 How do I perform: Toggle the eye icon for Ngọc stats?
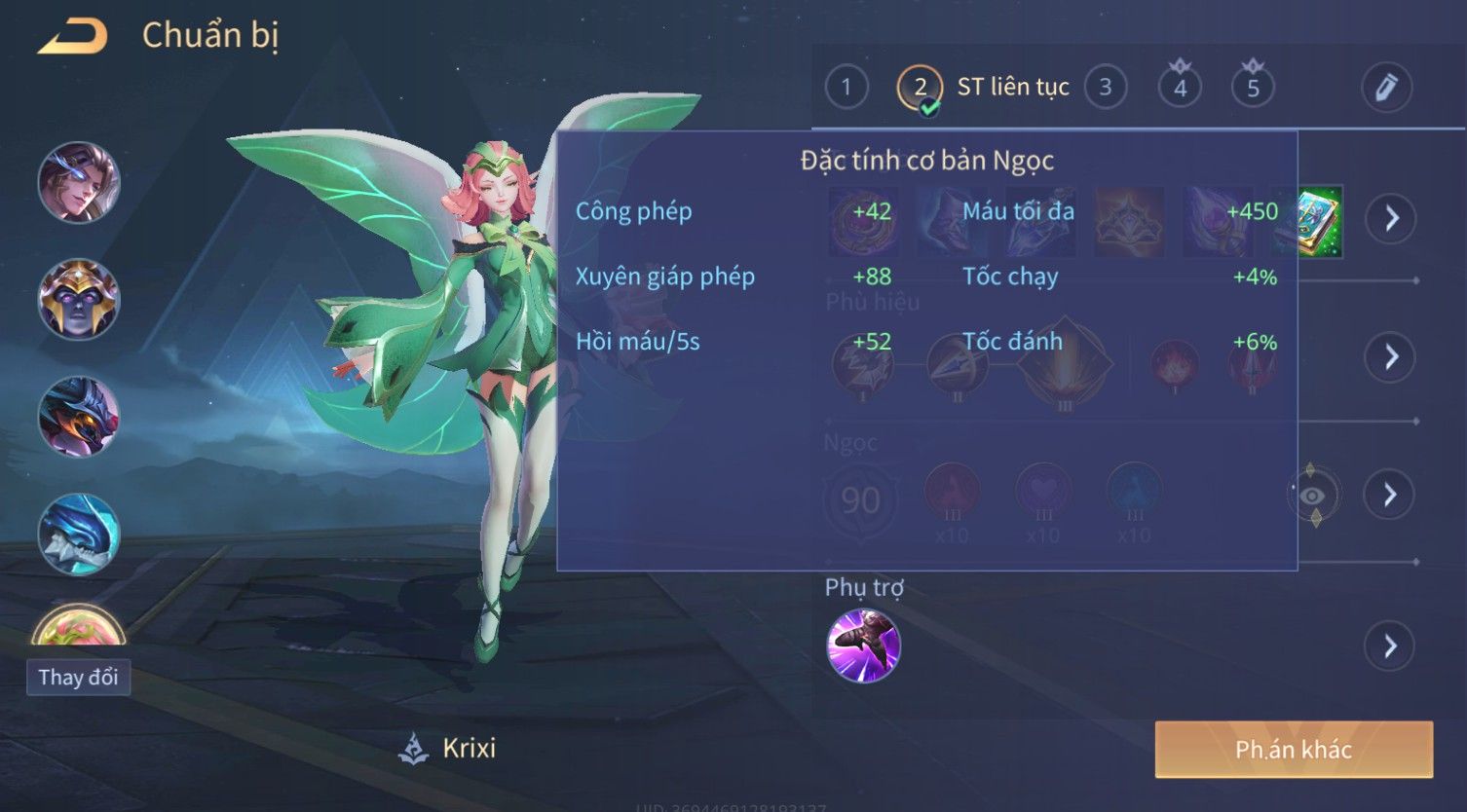(x=1312, y=496)
